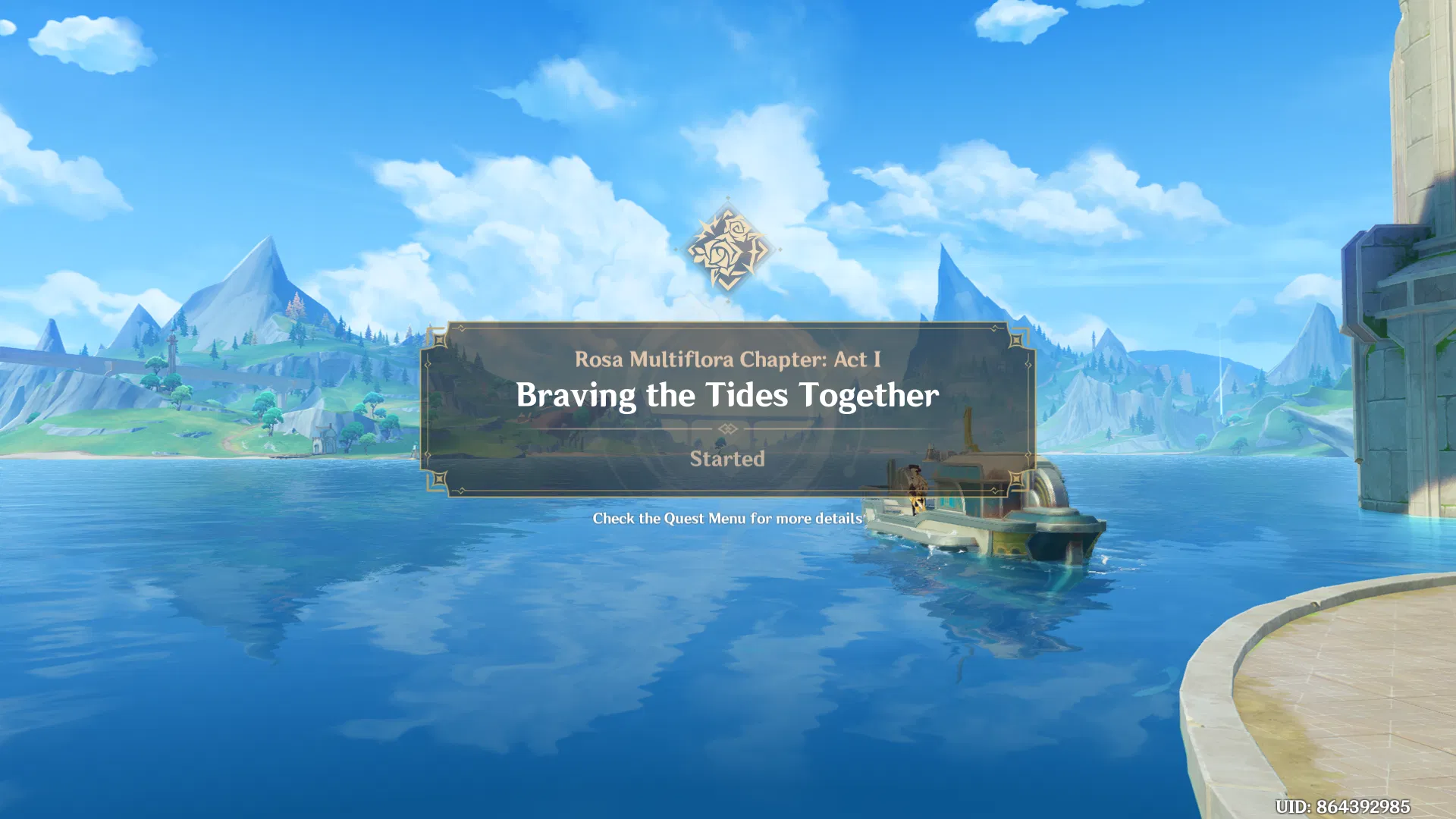Click the quest title Braving the Tides Together
Viewport: 1456px width, 819px height.
(x=728, y=394)
